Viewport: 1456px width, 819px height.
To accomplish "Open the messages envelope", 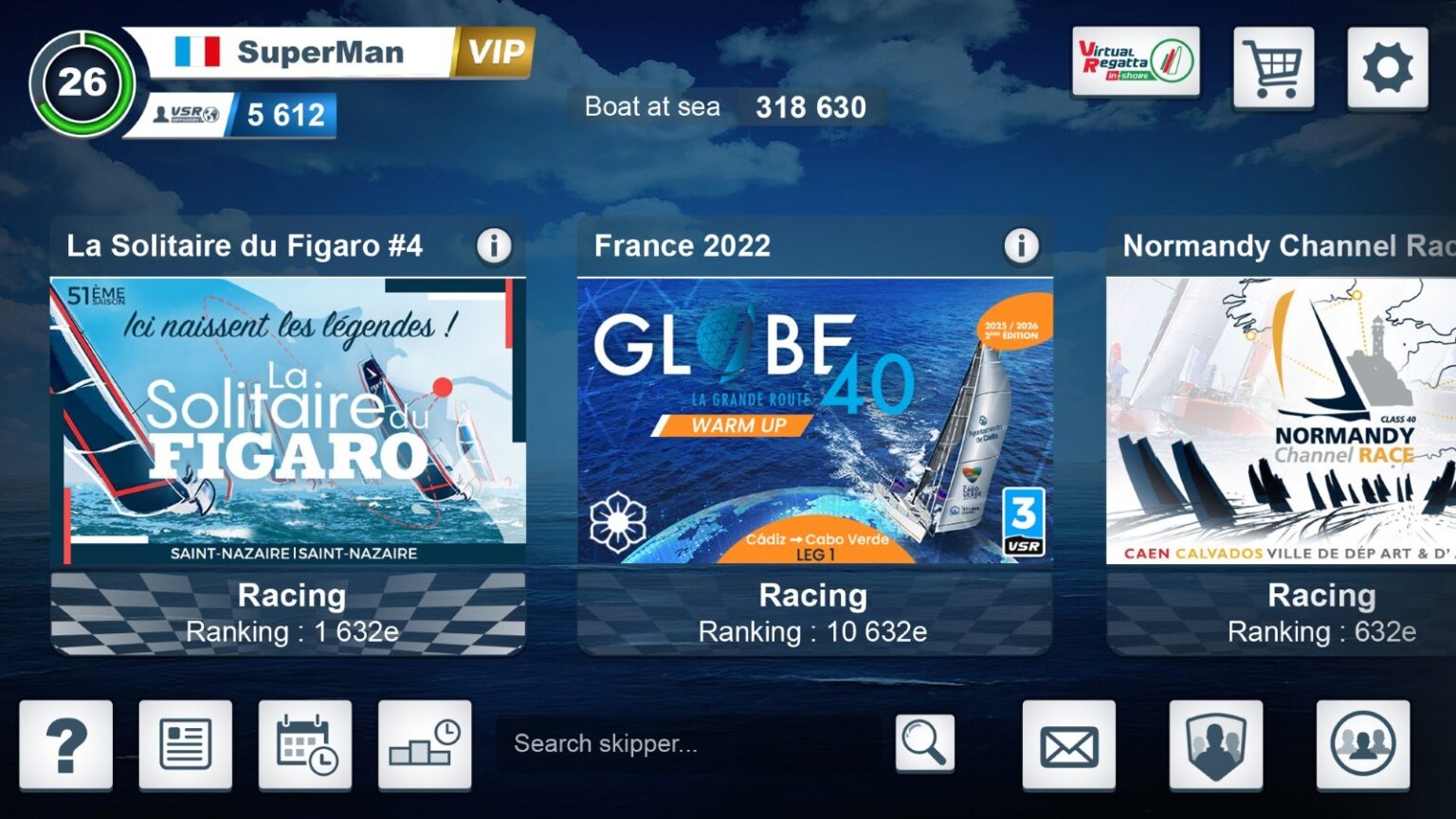I will click(x=1069, y=745).
